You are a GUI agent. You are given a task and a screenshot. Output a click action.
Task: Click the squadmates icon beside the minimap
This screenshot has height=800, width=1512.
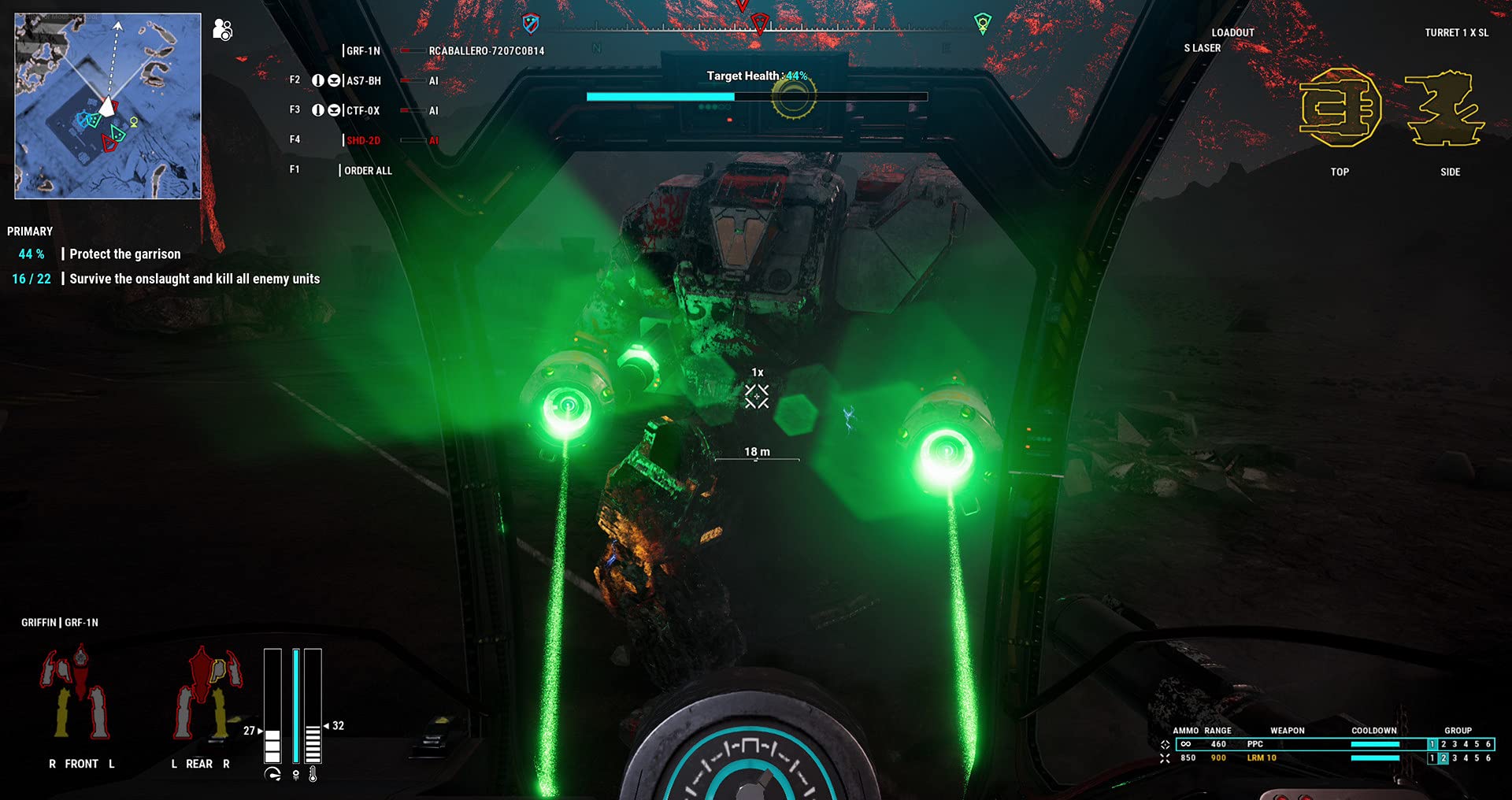point(223,29)
